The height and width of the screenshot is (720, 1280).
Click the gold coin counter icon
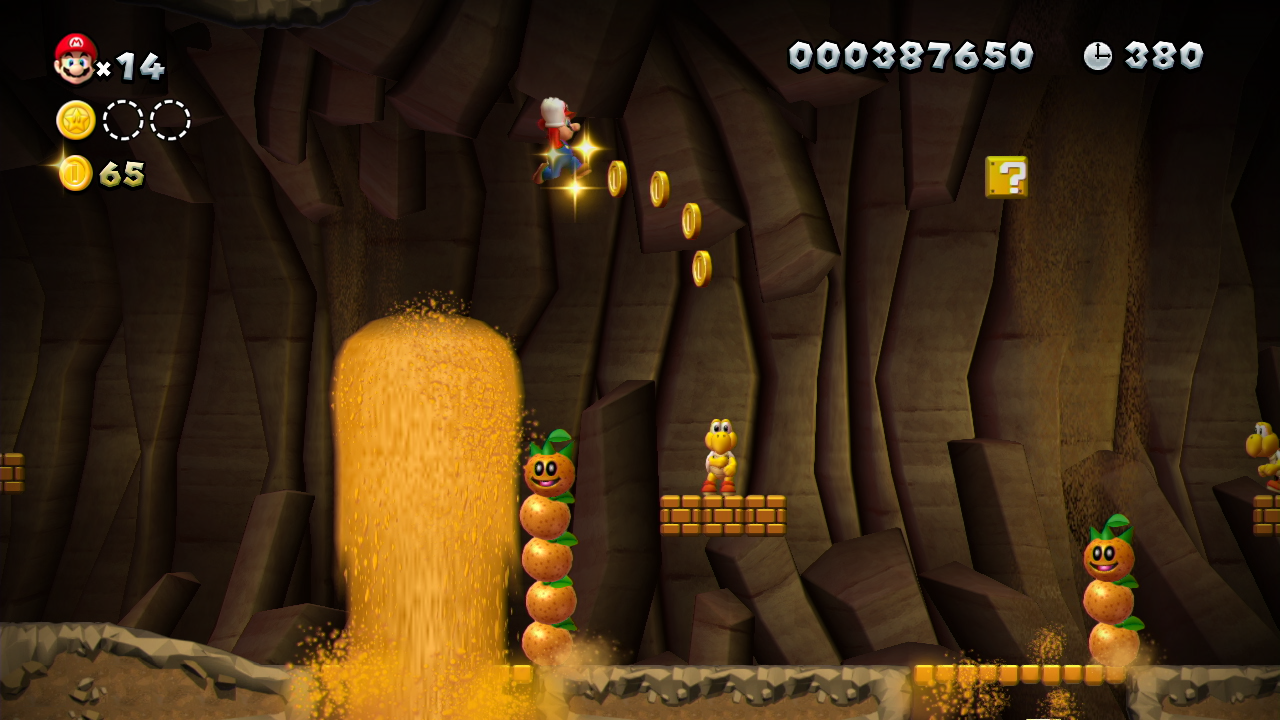(x=76, y=173)
